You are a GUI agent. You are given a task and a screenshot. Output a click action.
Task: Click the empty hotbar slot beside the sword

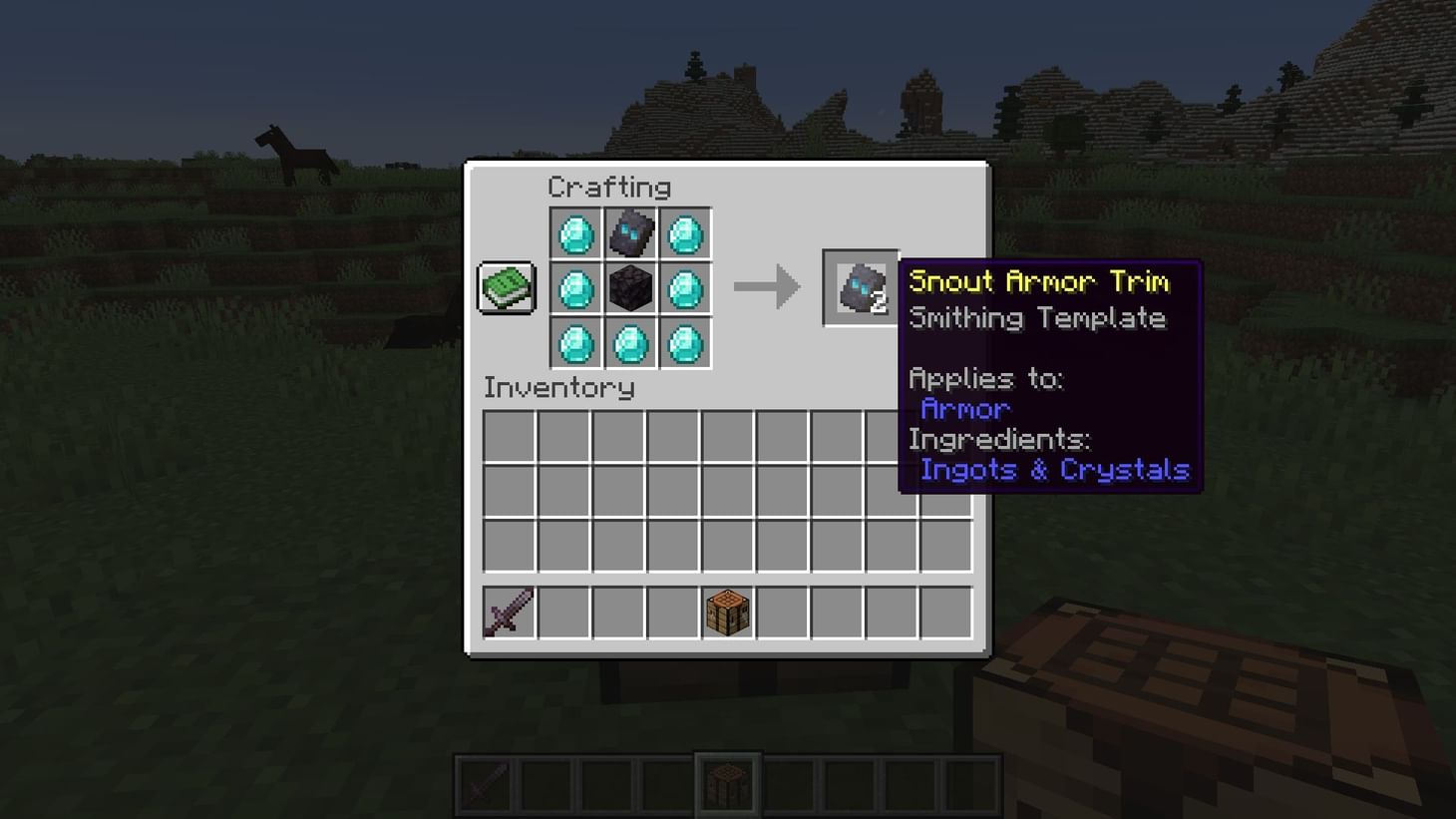tap(562, 612)
